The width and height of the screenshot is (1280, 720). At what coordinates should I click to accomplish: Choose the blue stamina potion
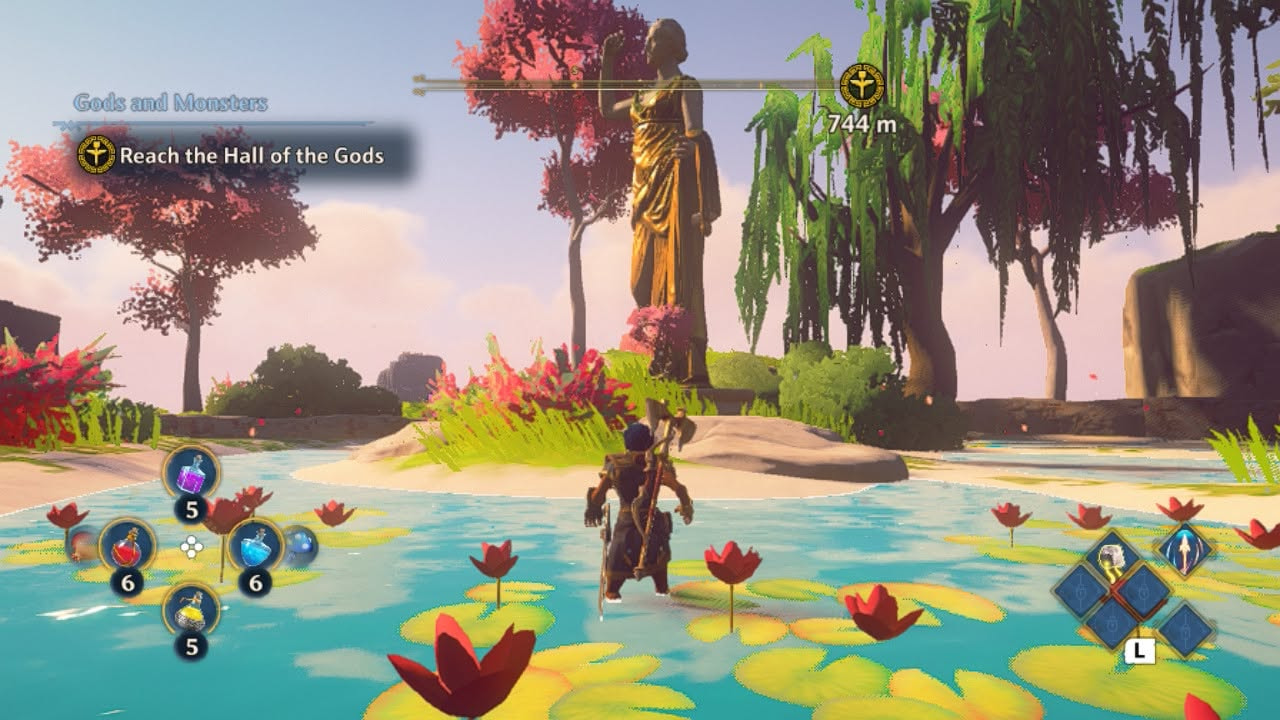[254, 546]
